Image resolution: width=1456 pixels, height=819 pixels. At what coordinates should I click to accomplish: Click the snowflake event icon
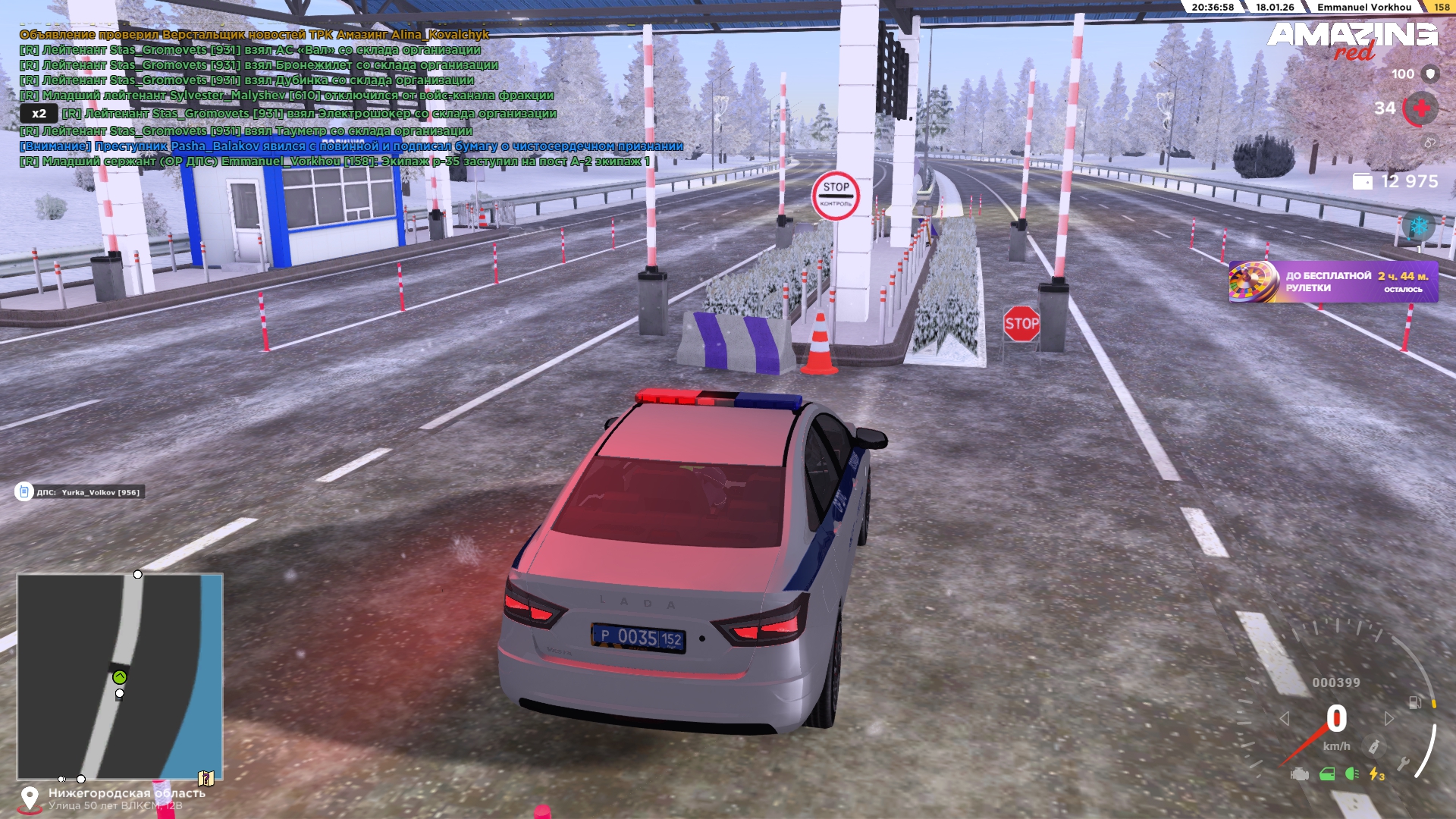pos(1418,226)
